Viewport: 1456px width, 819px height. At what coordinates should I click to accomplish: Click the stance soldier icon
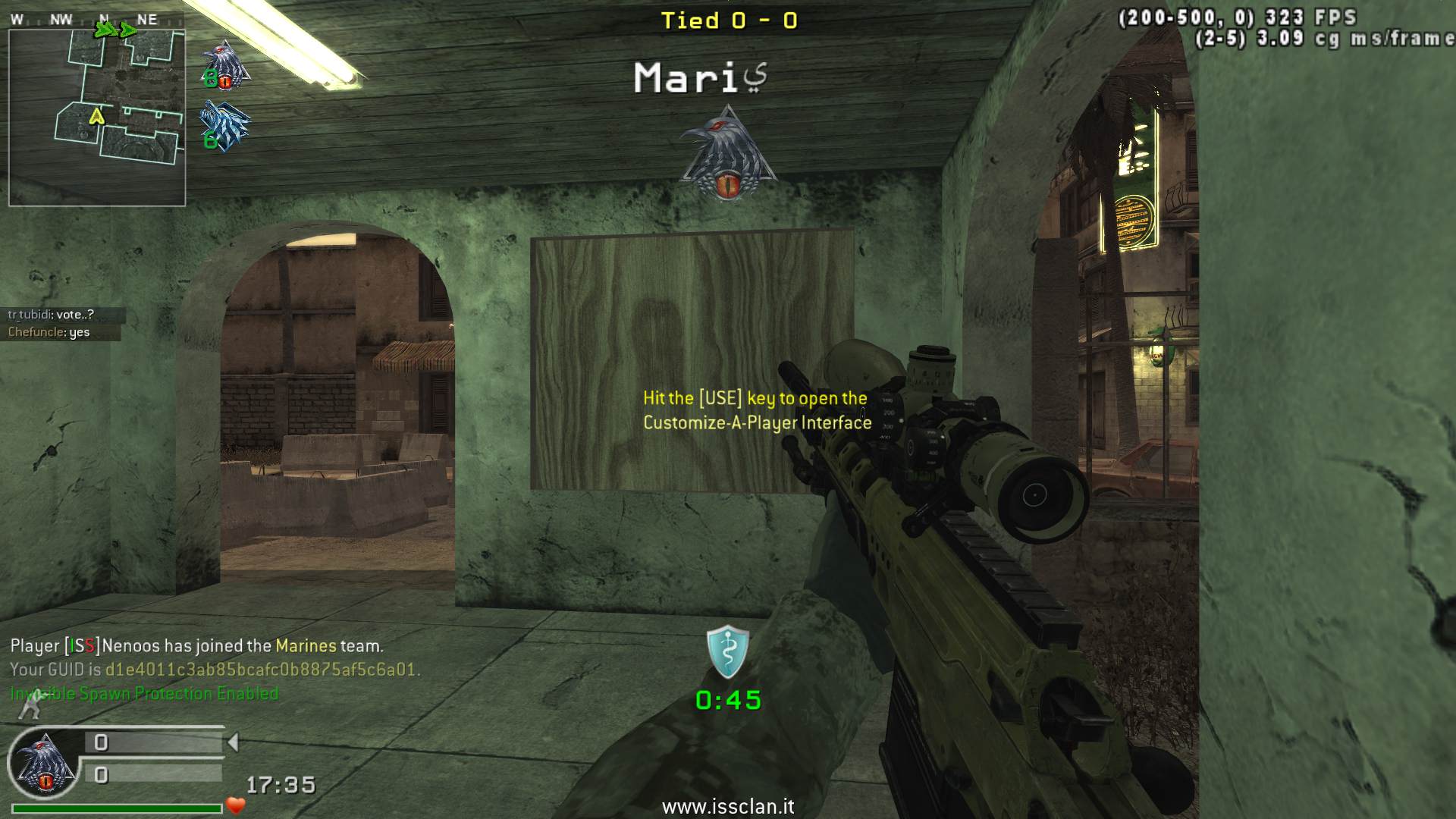30,707
